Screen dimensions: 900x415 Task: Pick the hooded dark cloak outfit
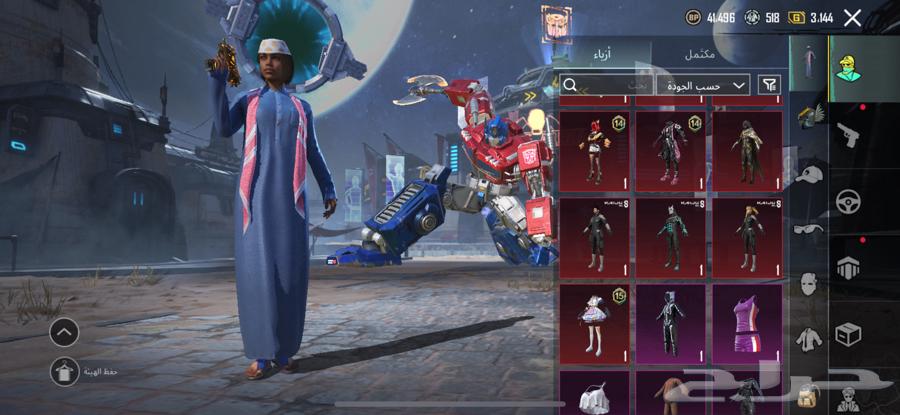[747, 150]
